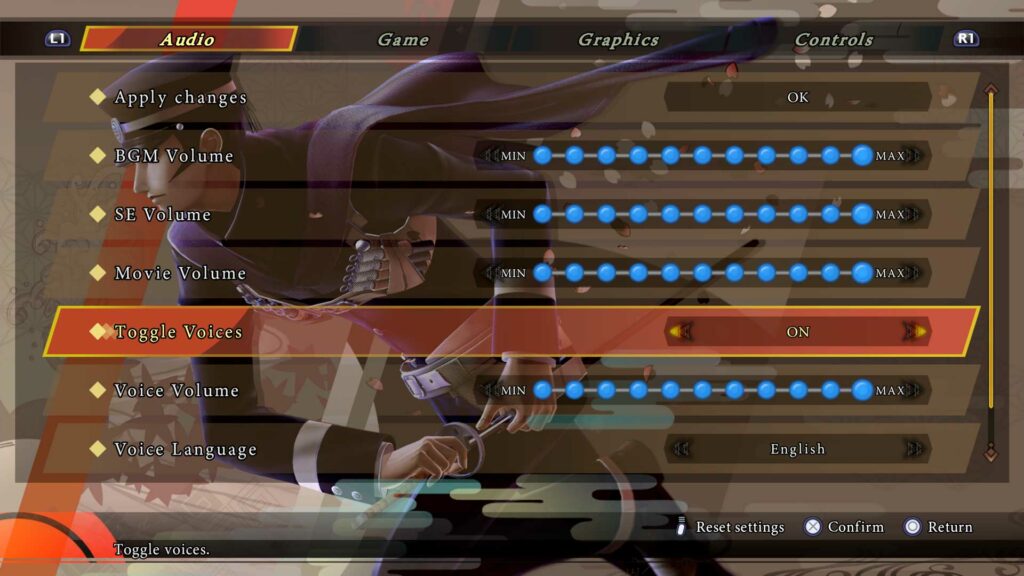
Task: Click right arrow on Toggle Voices
Action: pos(914,332)
